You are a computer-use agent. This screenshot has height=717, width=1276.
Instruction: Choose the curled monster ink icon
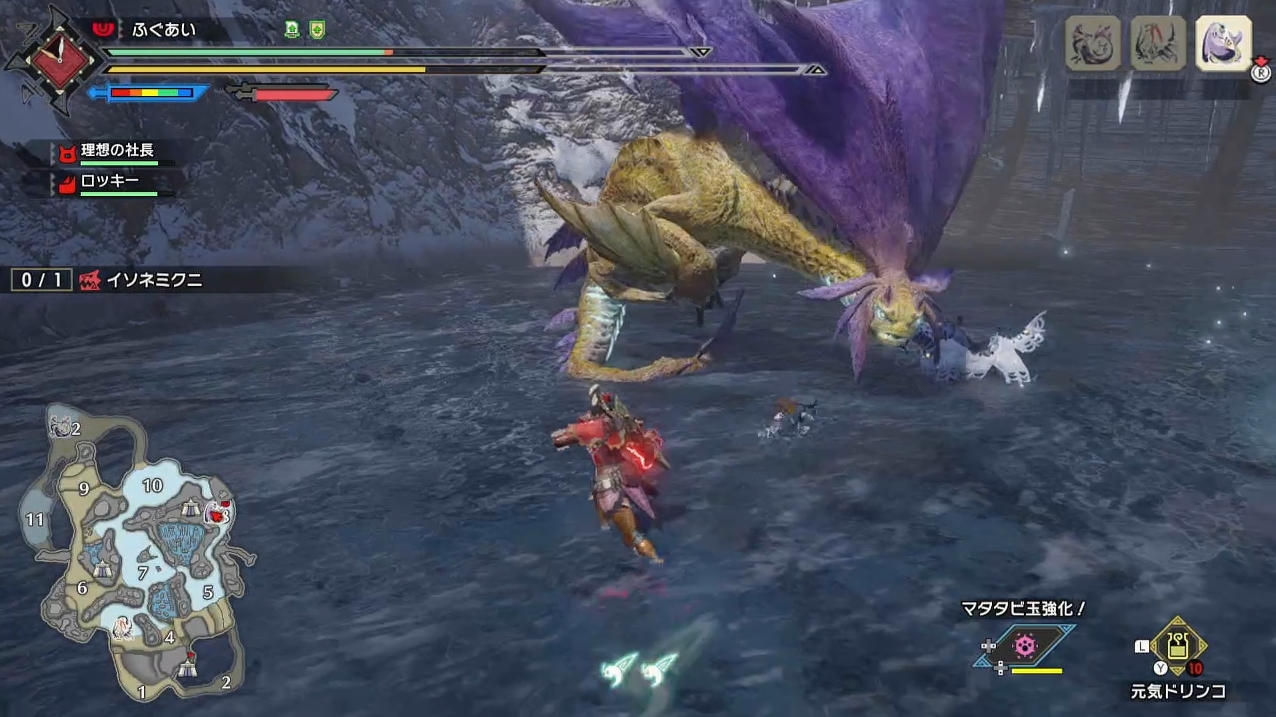(1091, 43)
